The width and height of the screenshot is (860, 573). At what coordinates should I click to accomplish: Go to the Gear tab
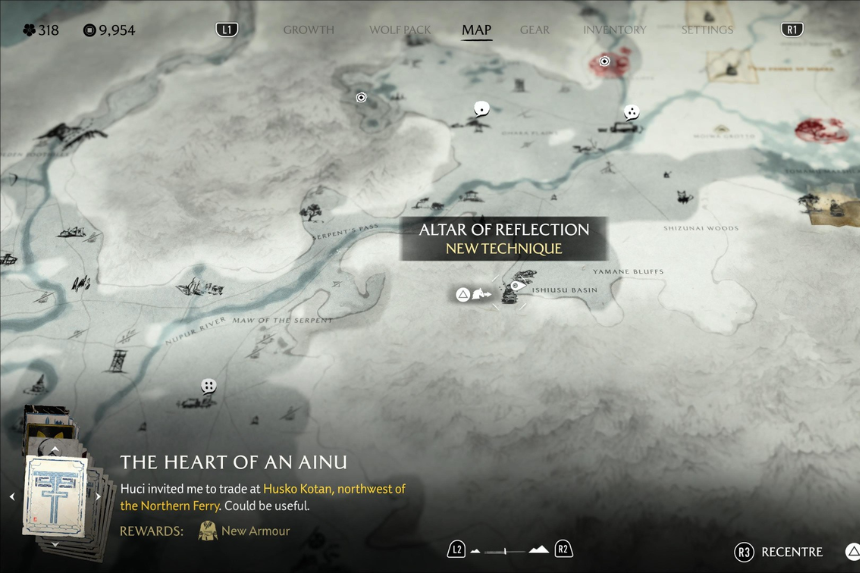point(535,30)
